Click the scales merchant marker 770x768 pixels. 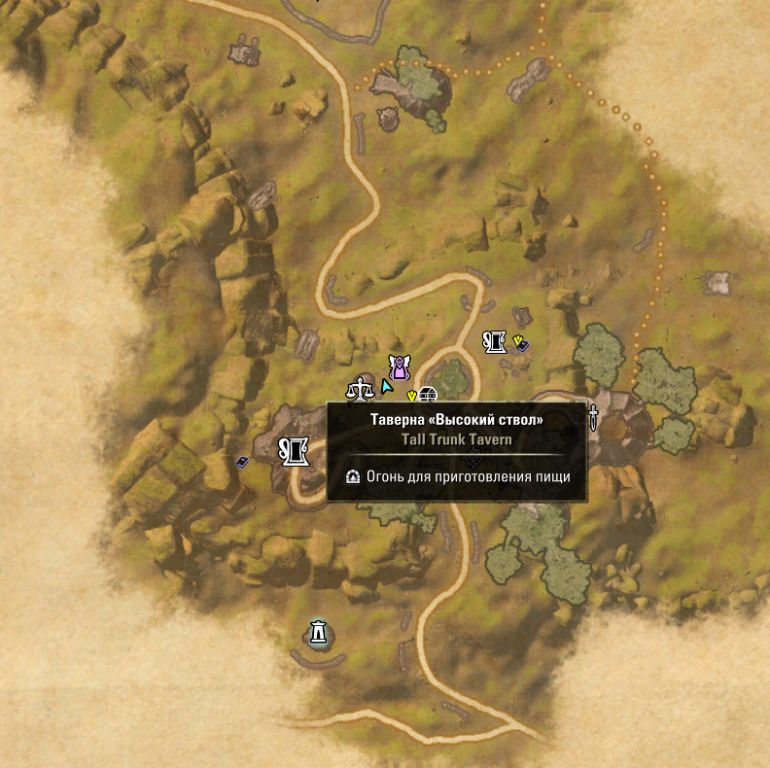coord(358,387)
